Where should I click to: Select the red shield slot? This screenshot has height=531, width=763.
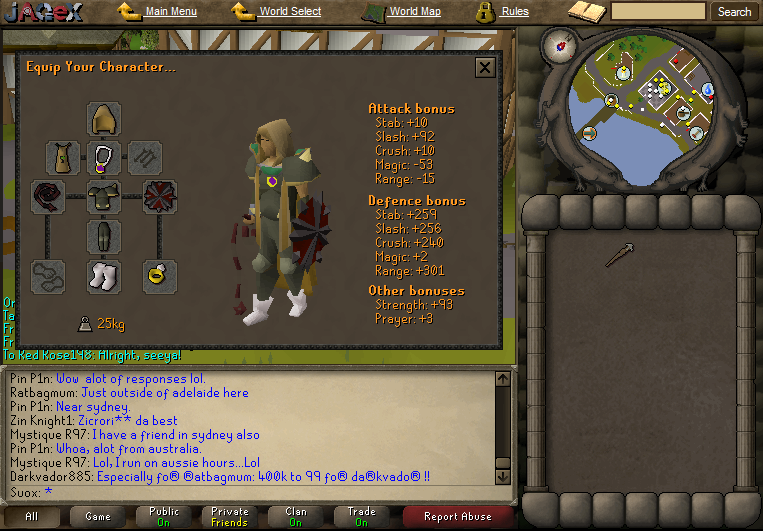pos(159,196)
